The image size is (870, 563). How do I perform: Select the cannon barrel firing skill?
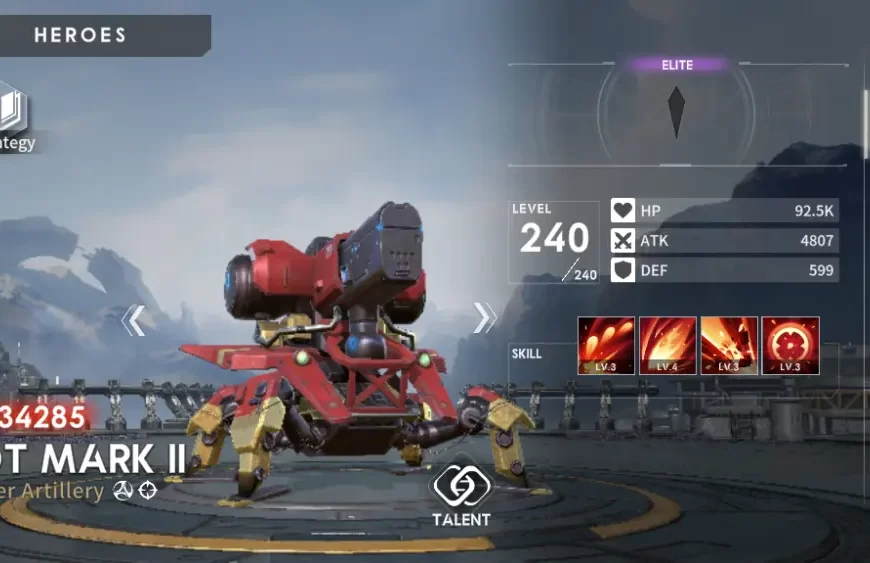[x=729, y=345]
